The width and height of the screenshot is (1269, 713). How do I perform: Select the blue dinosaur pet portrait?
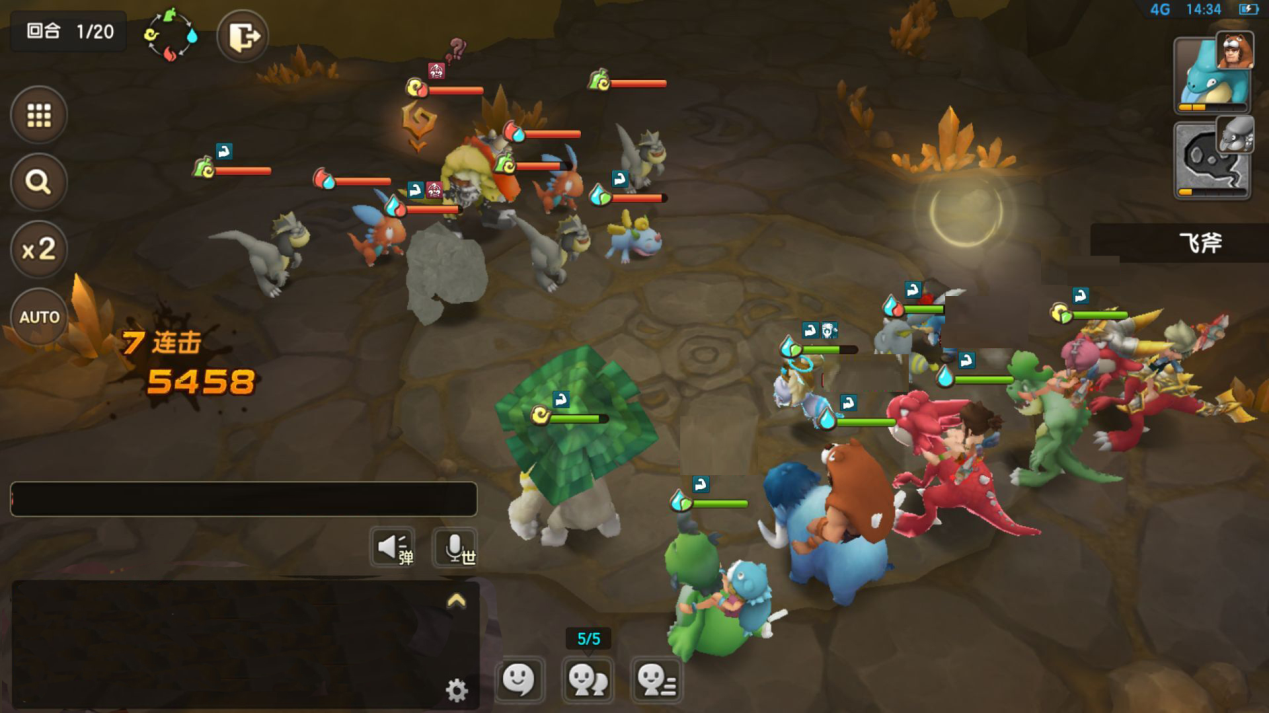1210,75
